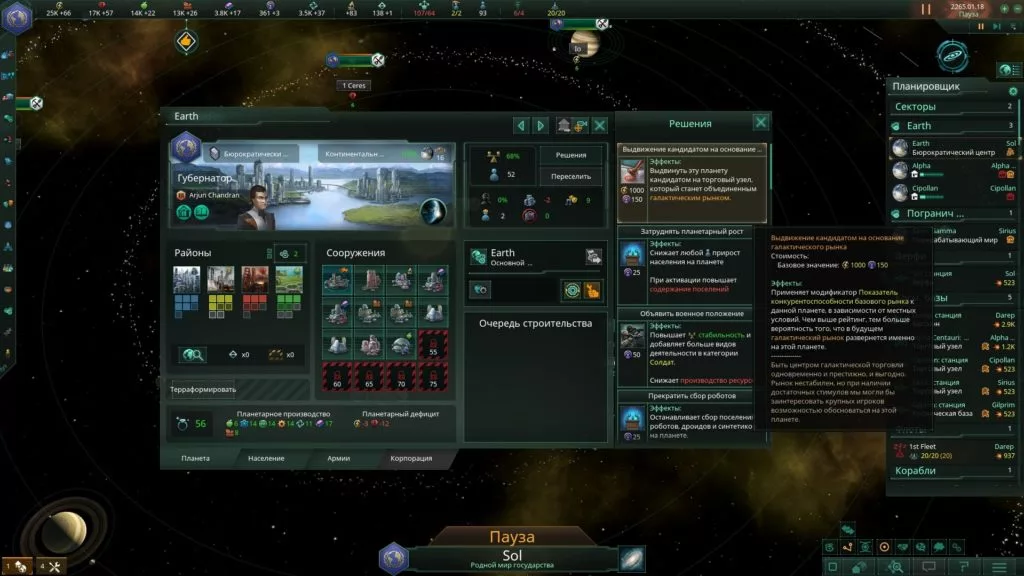The width and height of the screenshot is (1024, 576).
Task: Switch to the Население tab
Action: (x=266, y=458)
